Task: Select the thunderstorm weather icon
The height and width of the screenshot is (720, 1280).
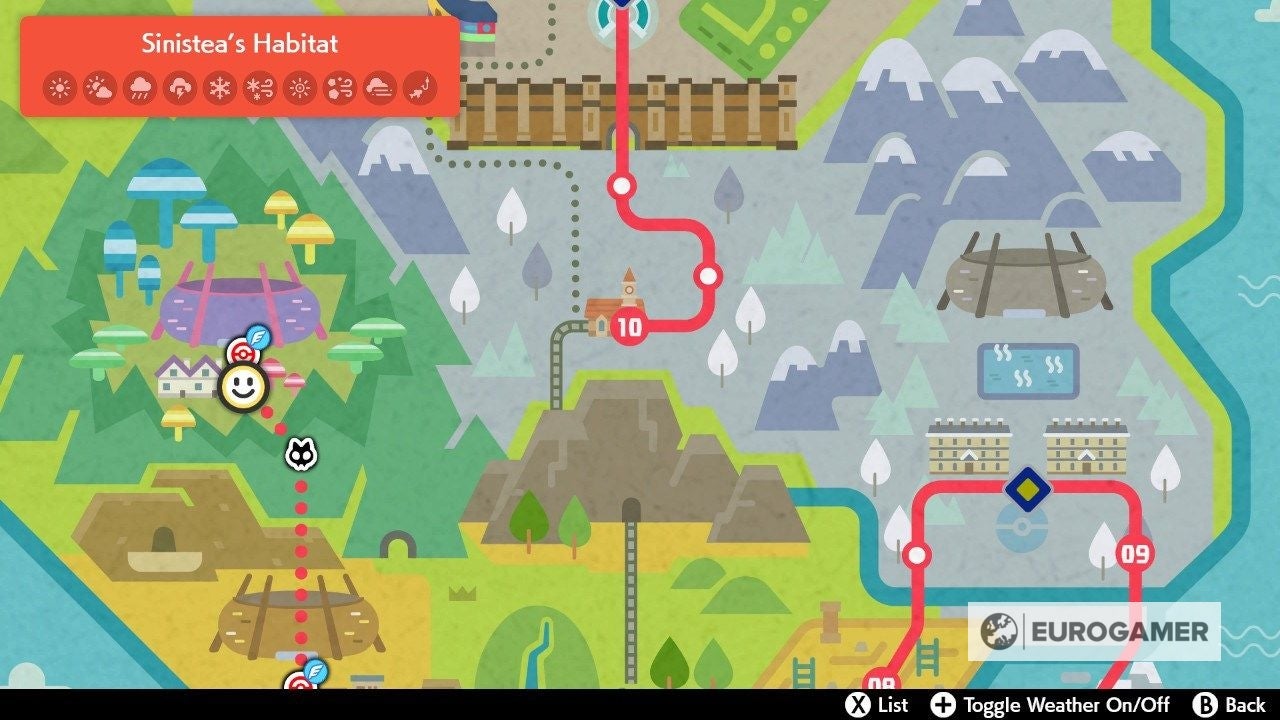Action: pos(179,87)
